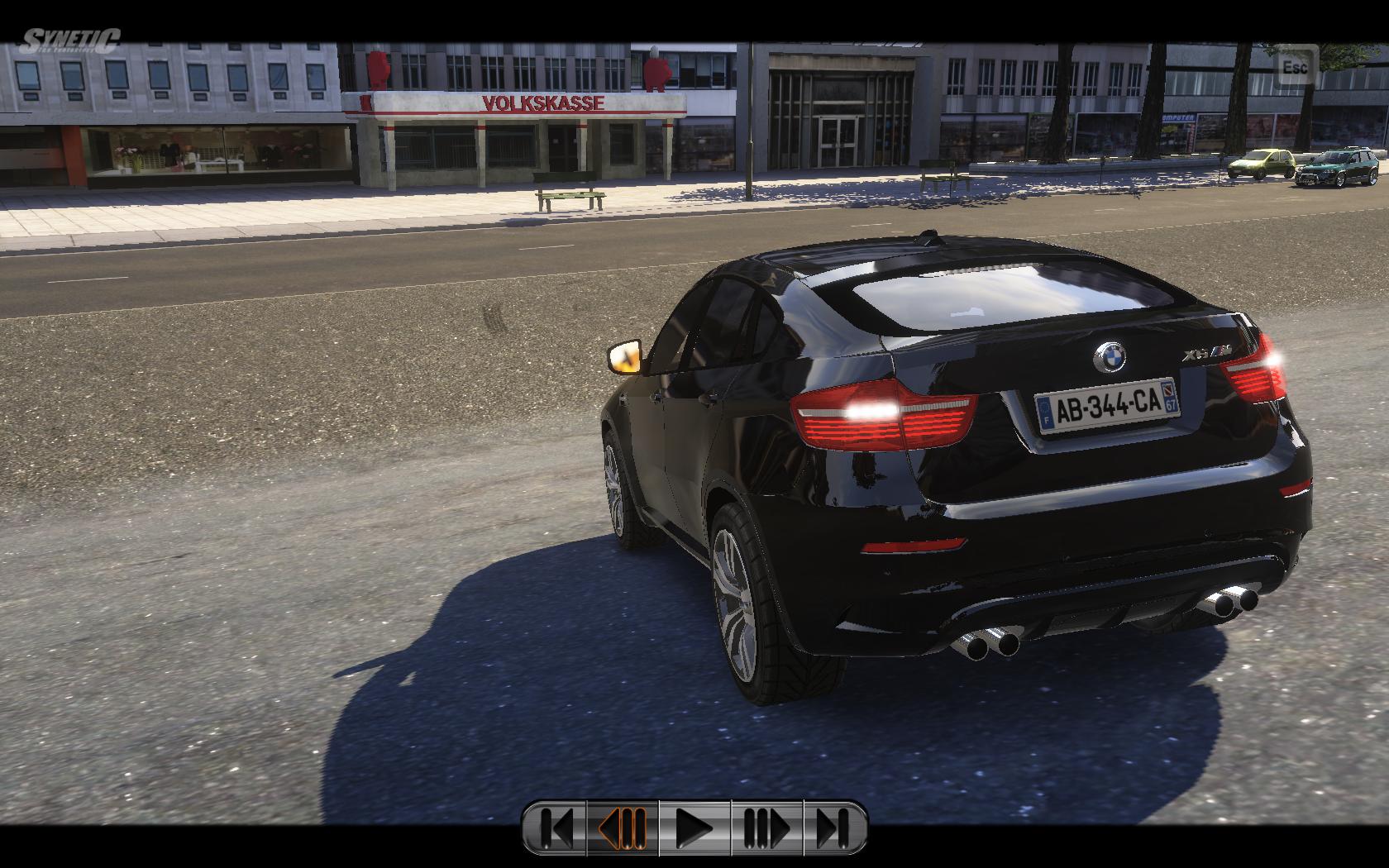Activate the slow rewind button
Image resolution: width=1389 pixels, height=868 pixels.
tap(623, 827)
